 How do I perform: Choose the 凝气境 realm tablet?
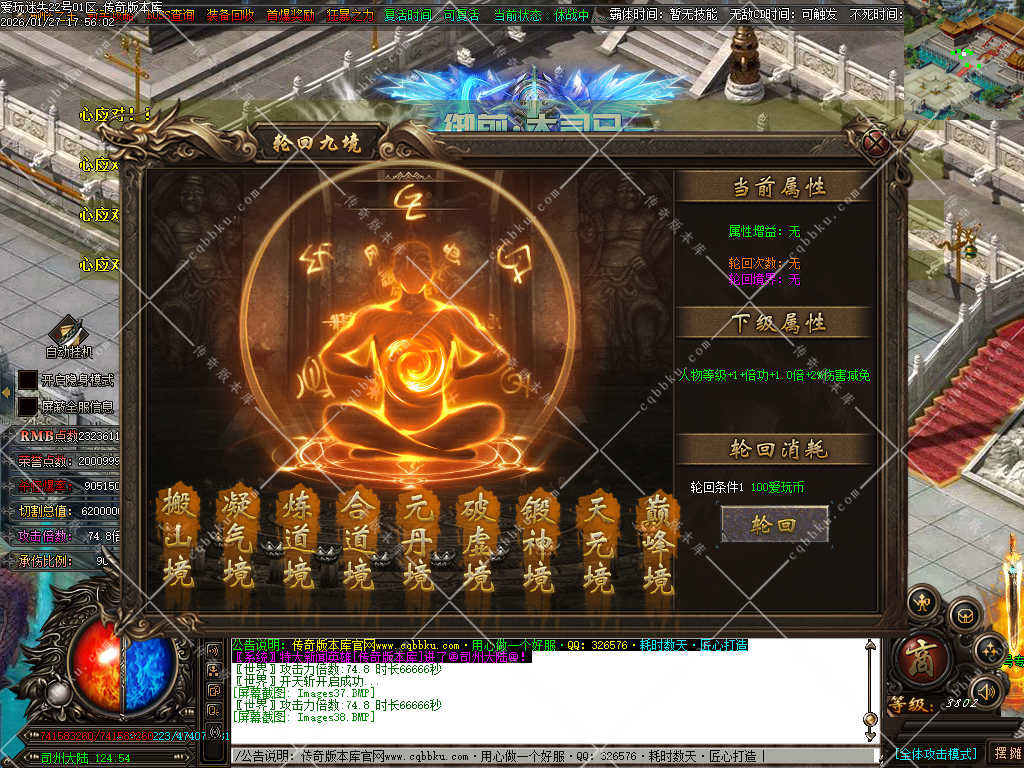[238, 540]
